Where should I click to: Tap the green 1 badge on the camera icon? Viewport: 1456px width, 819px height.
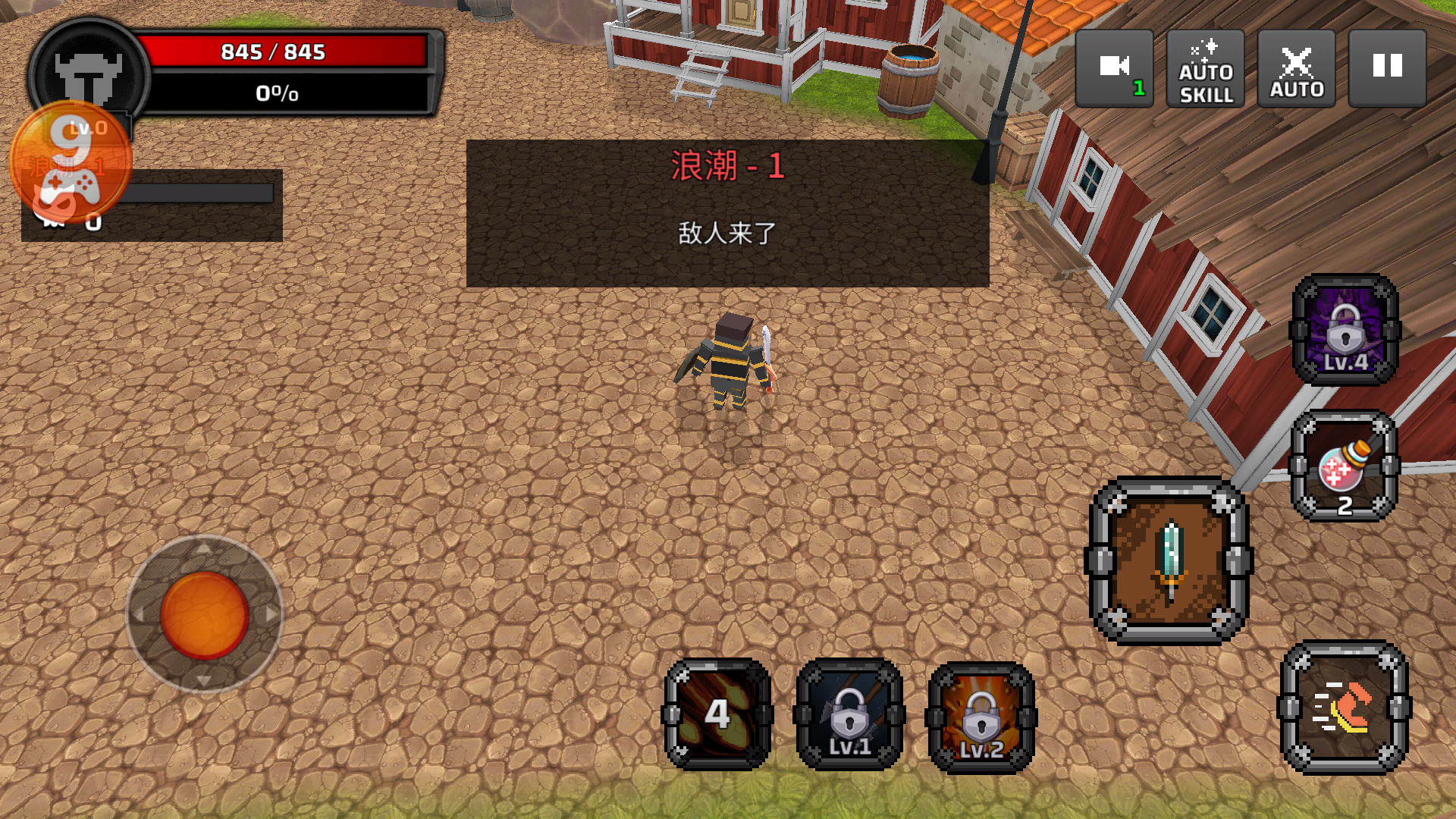[x=1137, y=87]
